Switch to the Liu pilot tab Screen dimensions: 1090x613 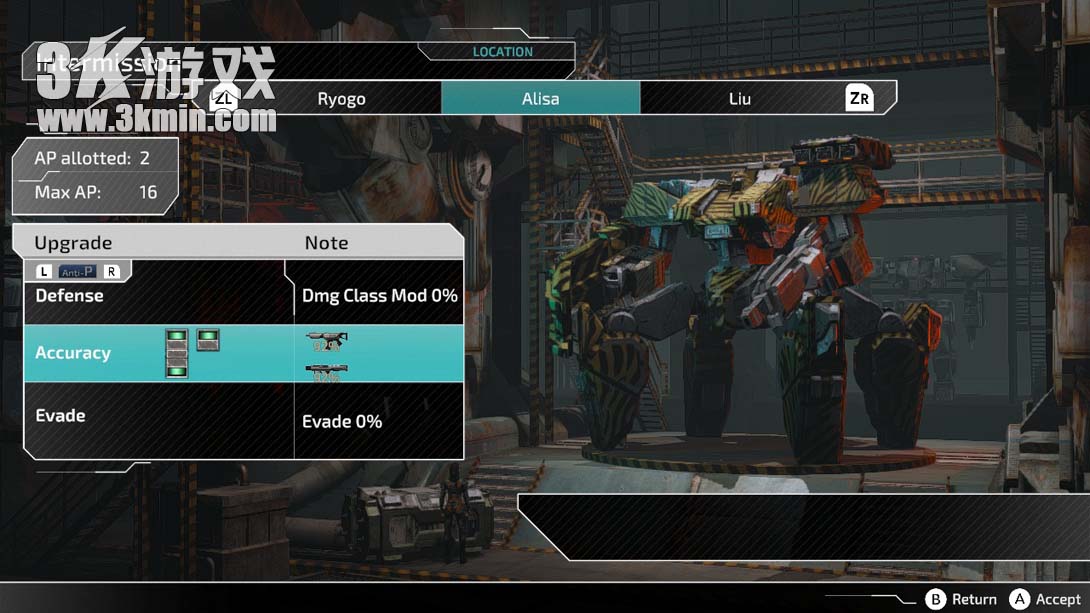point(739,98)
